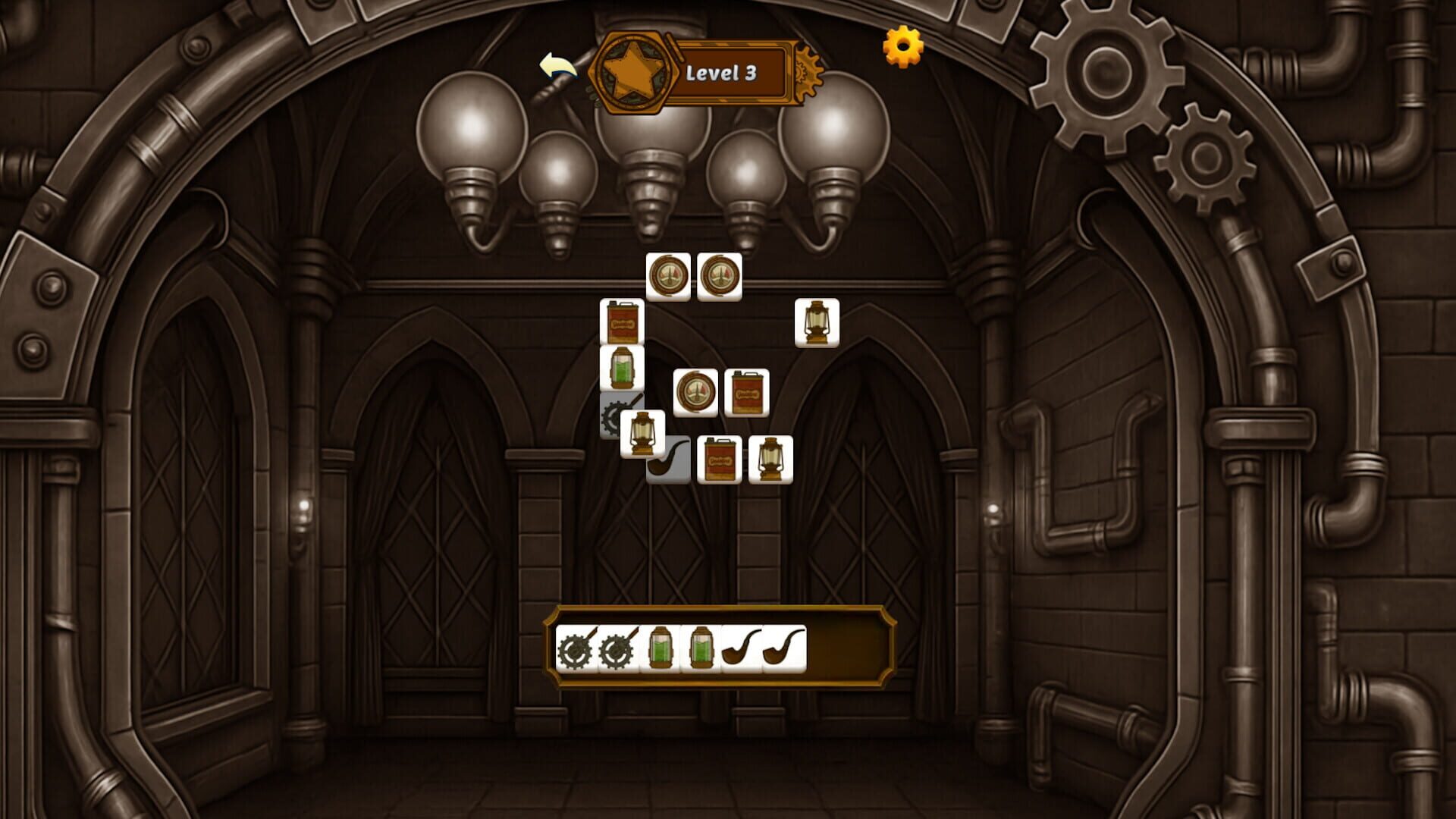Select the first gear tile in the tray
Screen dimensions: 1456x819
click(x=574, y=649)
